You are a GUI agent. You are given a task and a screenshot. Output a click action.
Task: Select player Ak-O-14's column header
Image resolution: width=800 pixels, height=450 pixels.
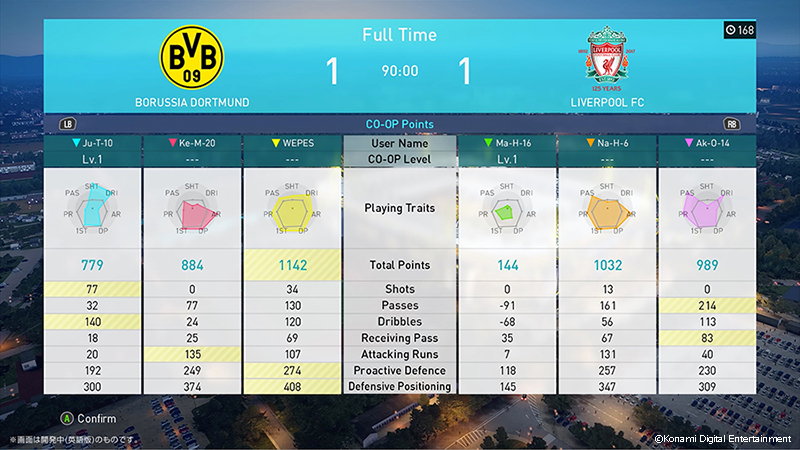(706, 143)
